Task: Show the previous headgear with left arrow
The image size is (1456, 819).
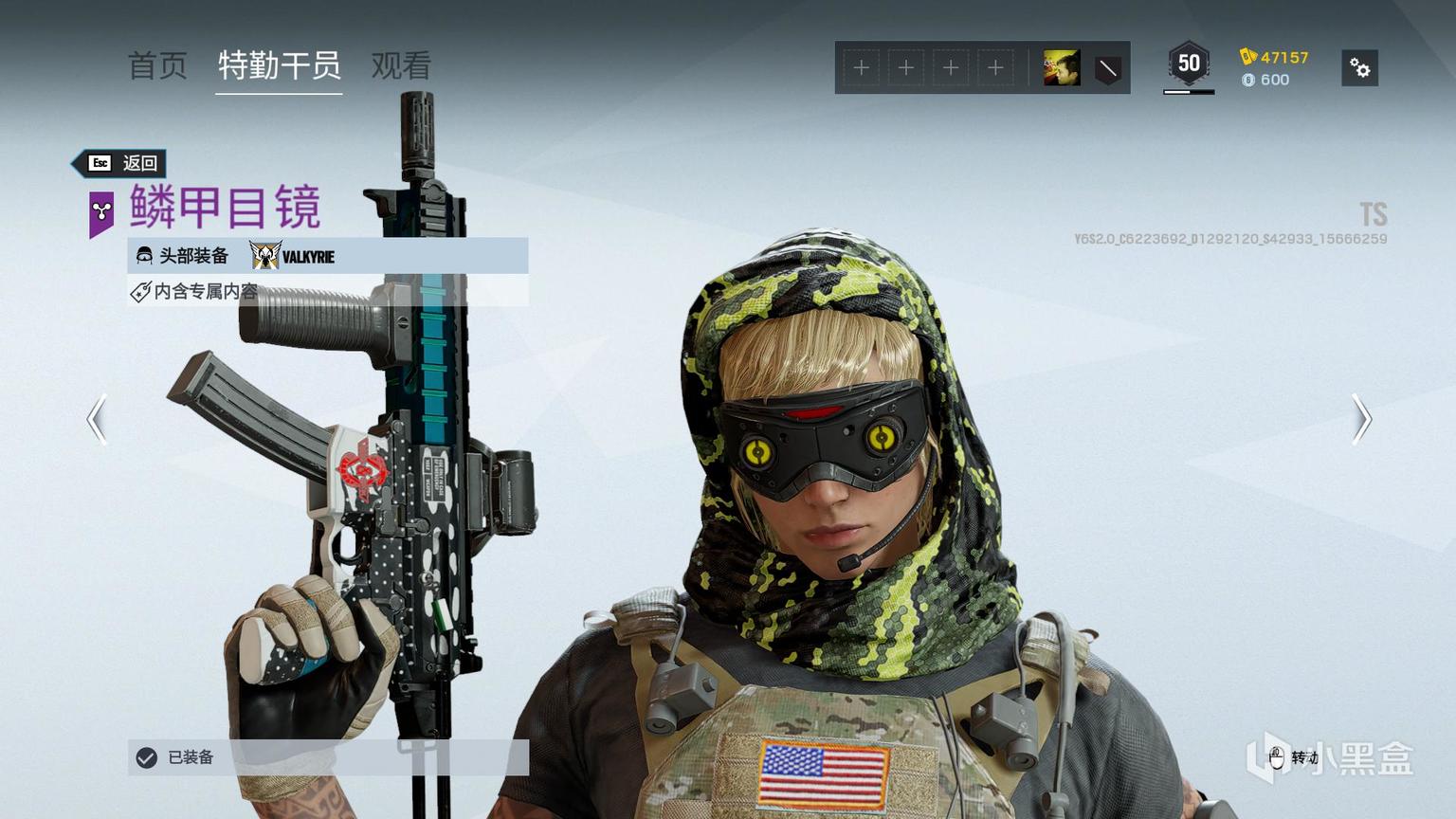Action: (x=96, y=419)
